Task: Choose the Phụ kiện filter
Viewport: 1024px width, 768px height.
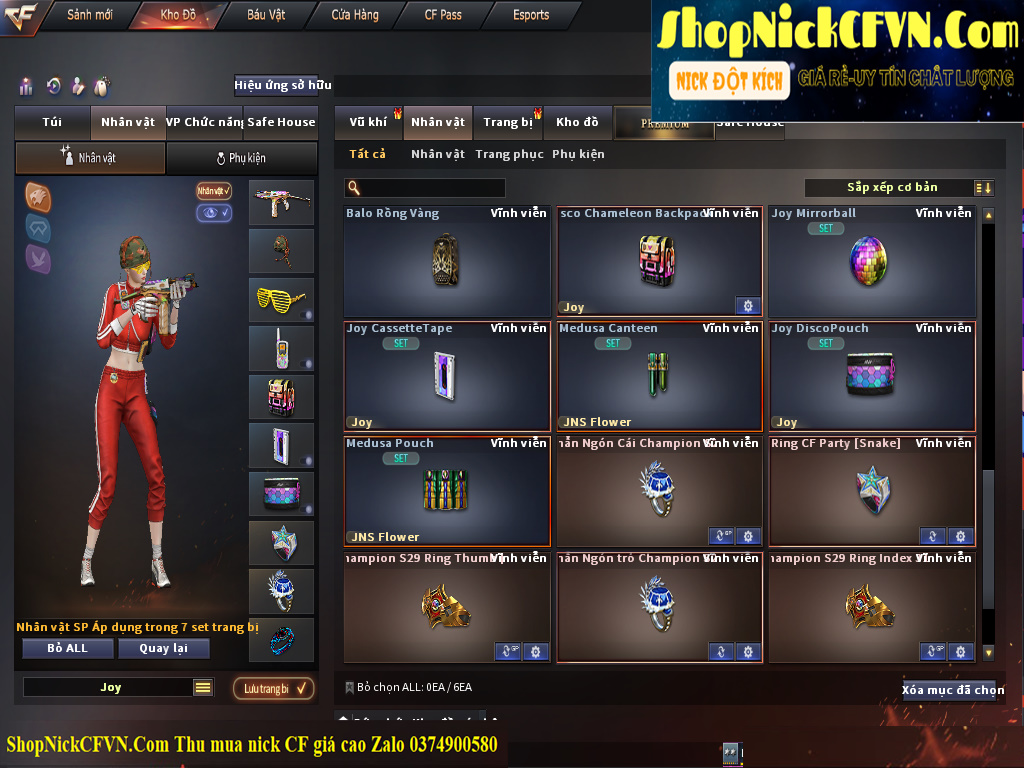Action: pos(578,154)
